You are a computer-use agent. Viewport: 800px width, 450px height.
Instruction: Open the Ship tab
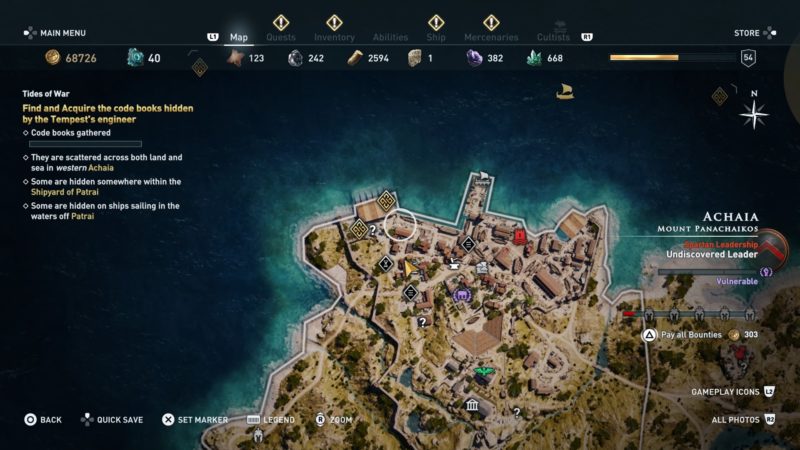tap(436, 37)
